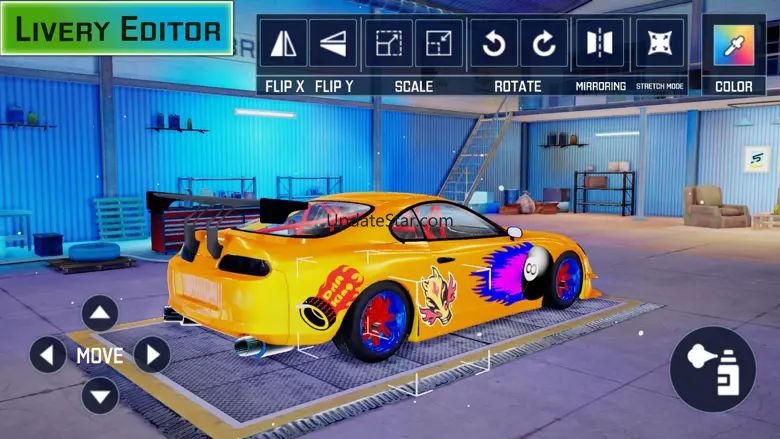
Task: Move the decal left with the arrow
Action: pyautogui.click(x=48, y=355)
